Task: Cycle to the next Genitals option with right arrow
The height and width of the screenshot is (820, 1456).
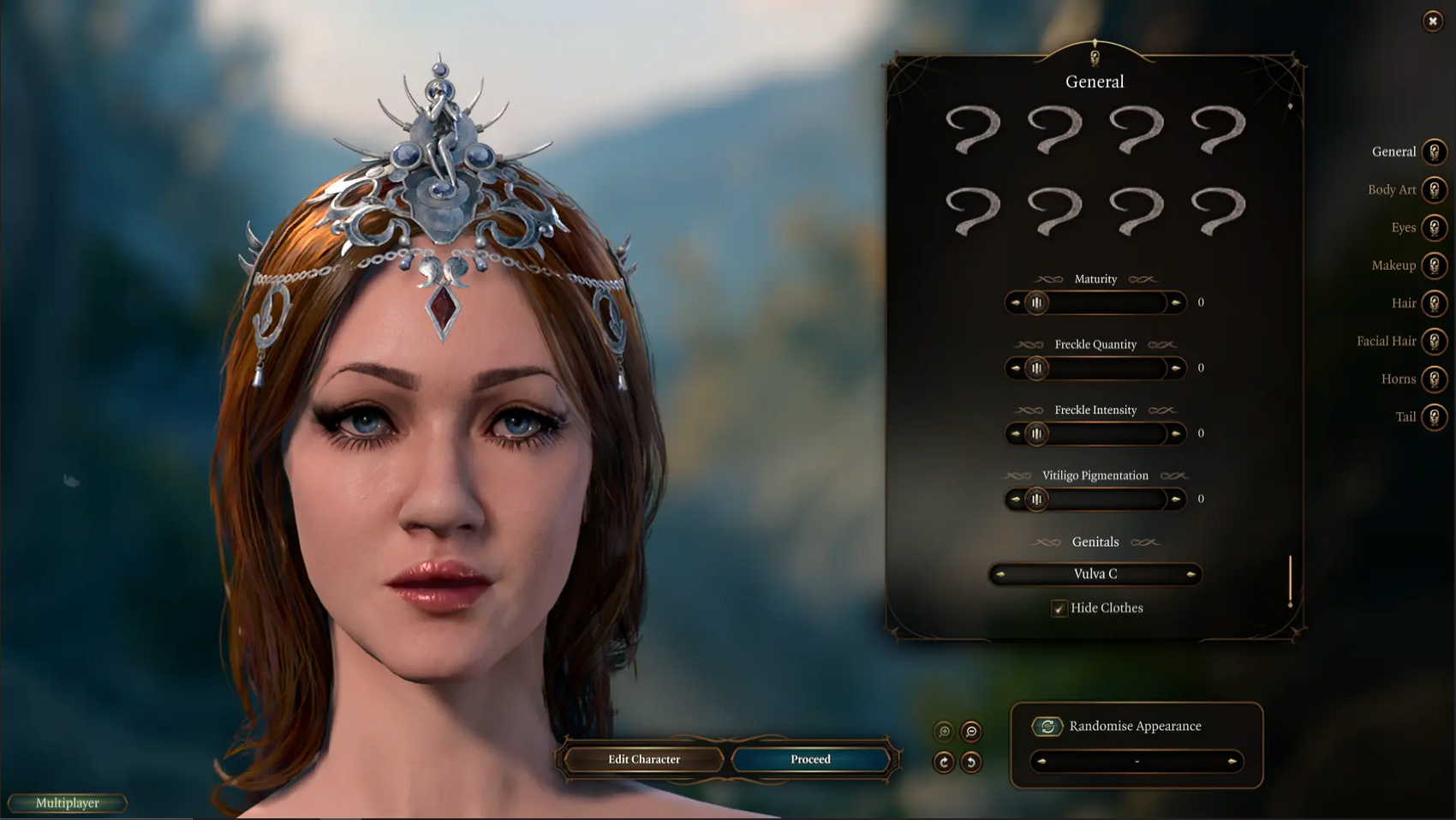Action: coord(1190,574)
